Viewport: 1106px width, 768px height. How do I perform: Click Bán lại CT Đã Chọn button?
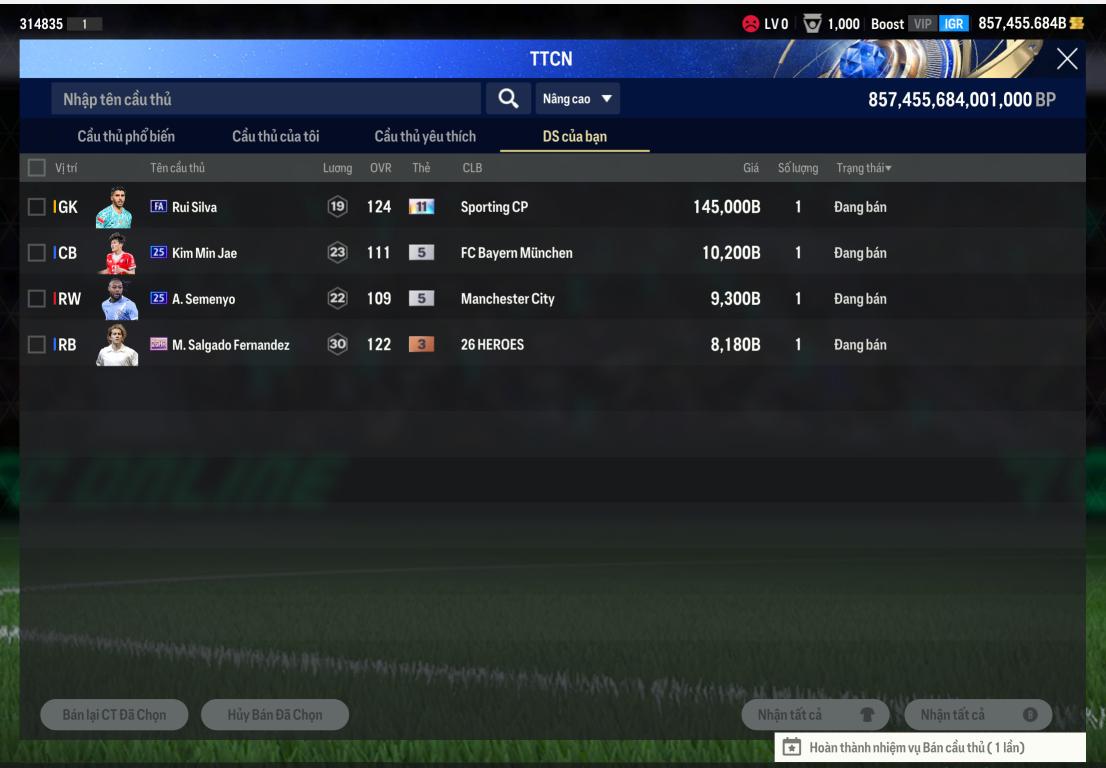[x=115, y=714]
